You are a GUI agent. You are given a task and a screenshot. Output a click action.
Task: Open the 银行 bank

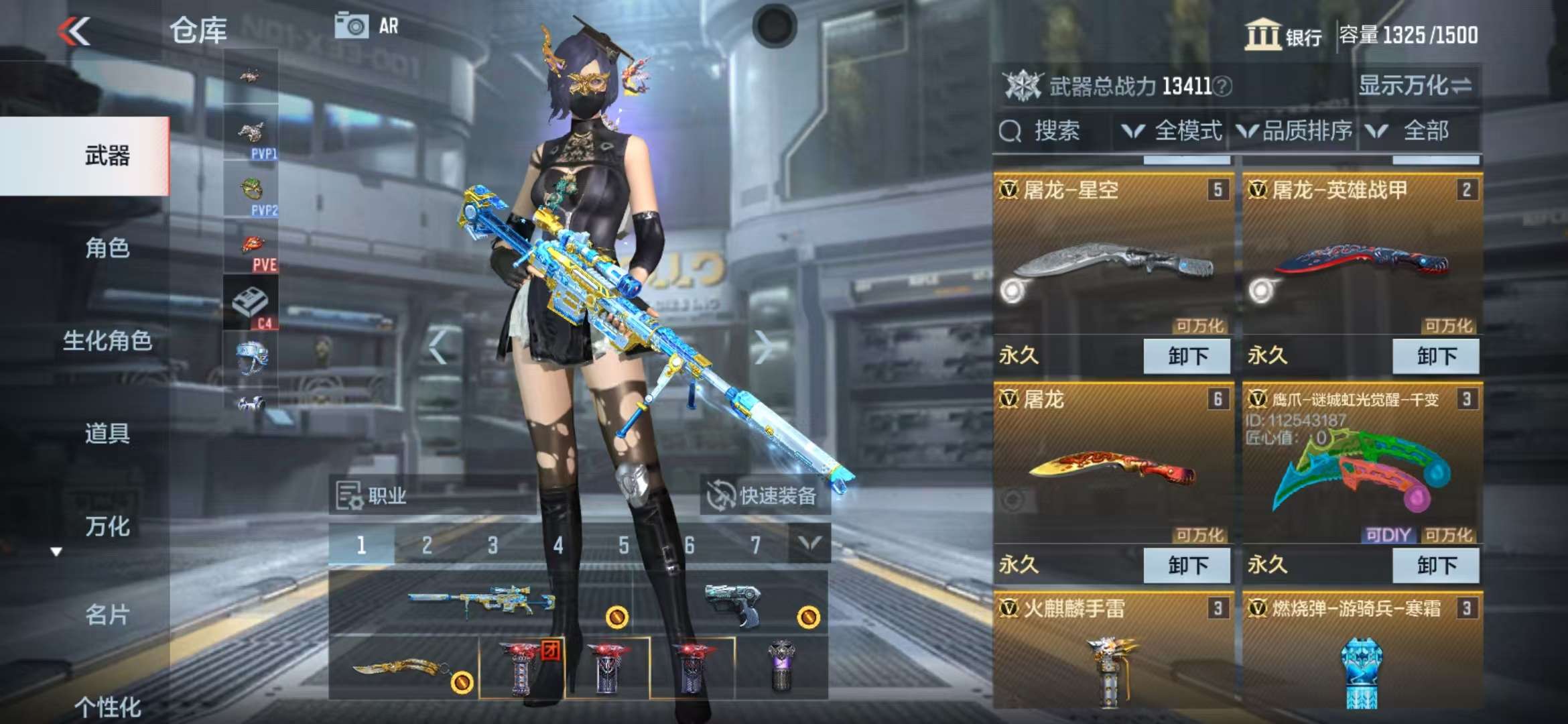tap(1283, 35)
